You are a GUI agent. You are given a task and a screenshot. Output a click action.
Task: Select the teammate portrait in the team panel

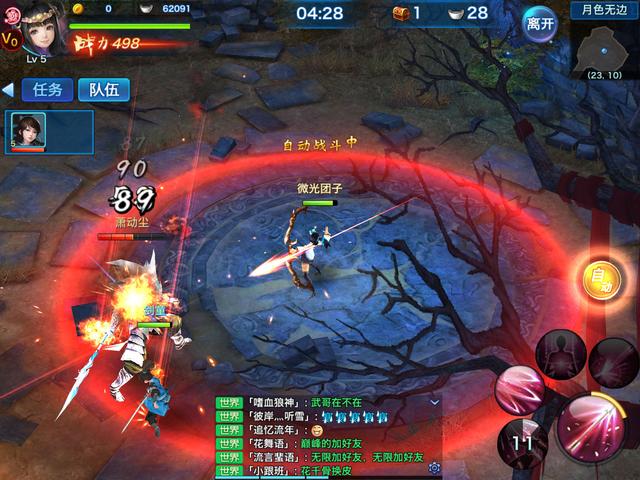[x=26, y=132]
